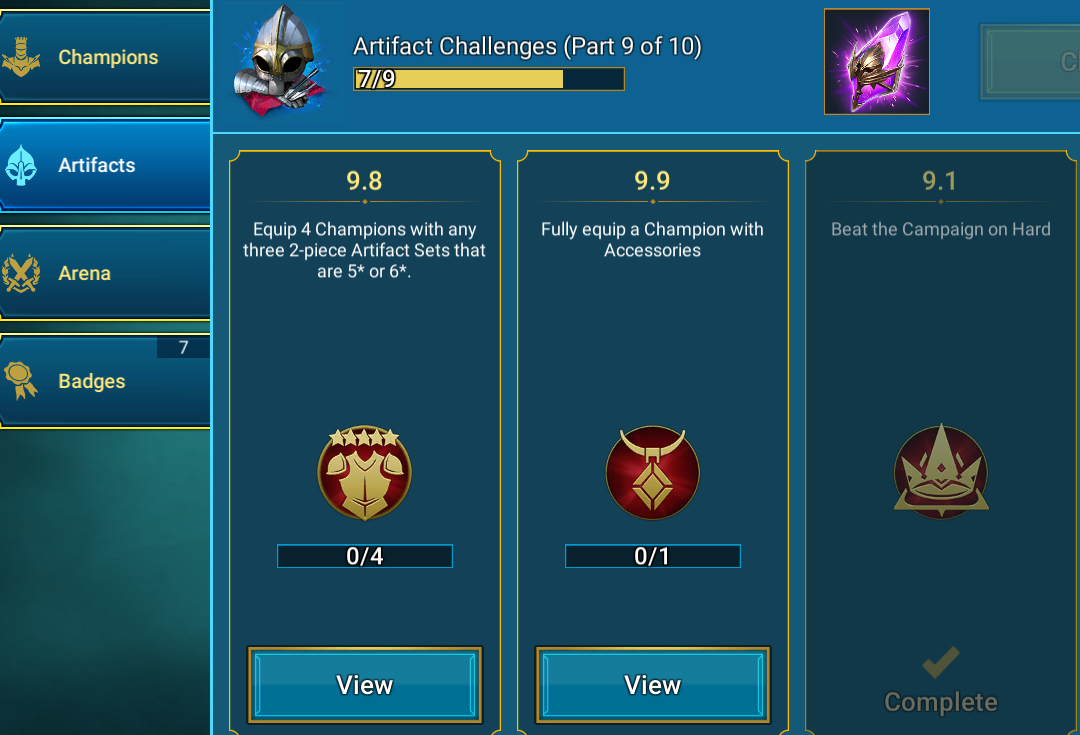Tap the gold armor challenge 9.8 emblem

pyautogui.click(x=365, y=472)
